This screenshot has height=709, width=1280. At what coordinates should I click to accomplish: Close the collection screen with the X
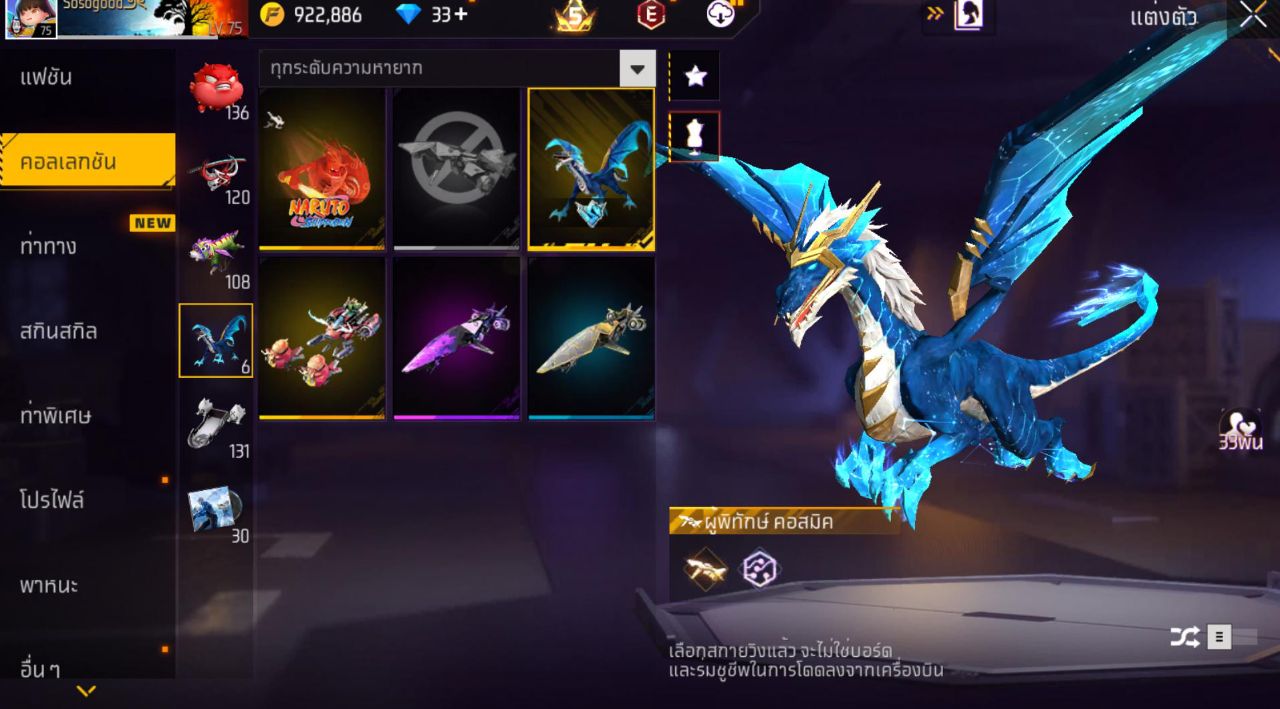click(x=1253, y=15)
